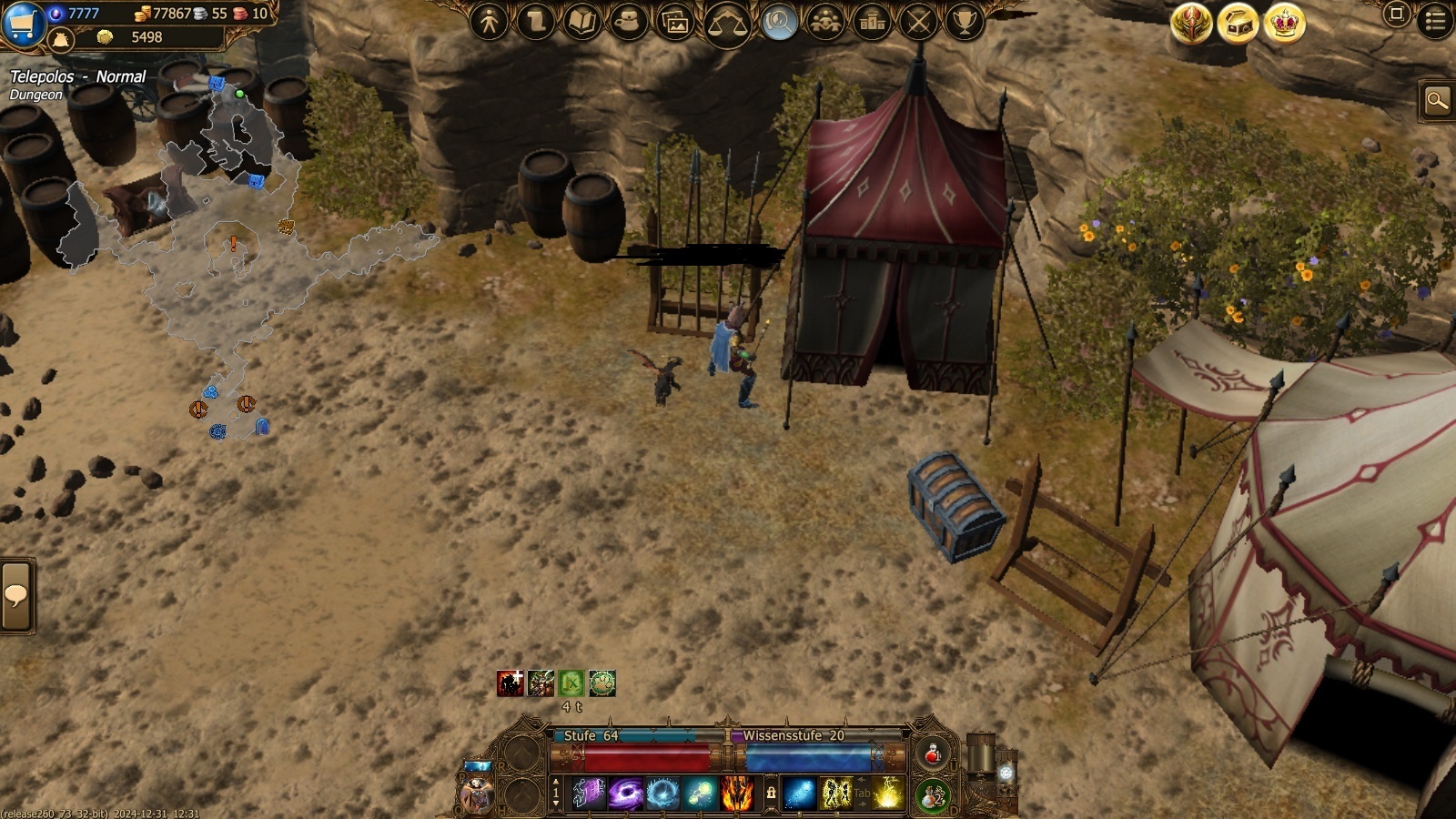This screenshot has height=819, width=1456.
Task: Toggle the skill bar padlock
Action: coord(771,794)
